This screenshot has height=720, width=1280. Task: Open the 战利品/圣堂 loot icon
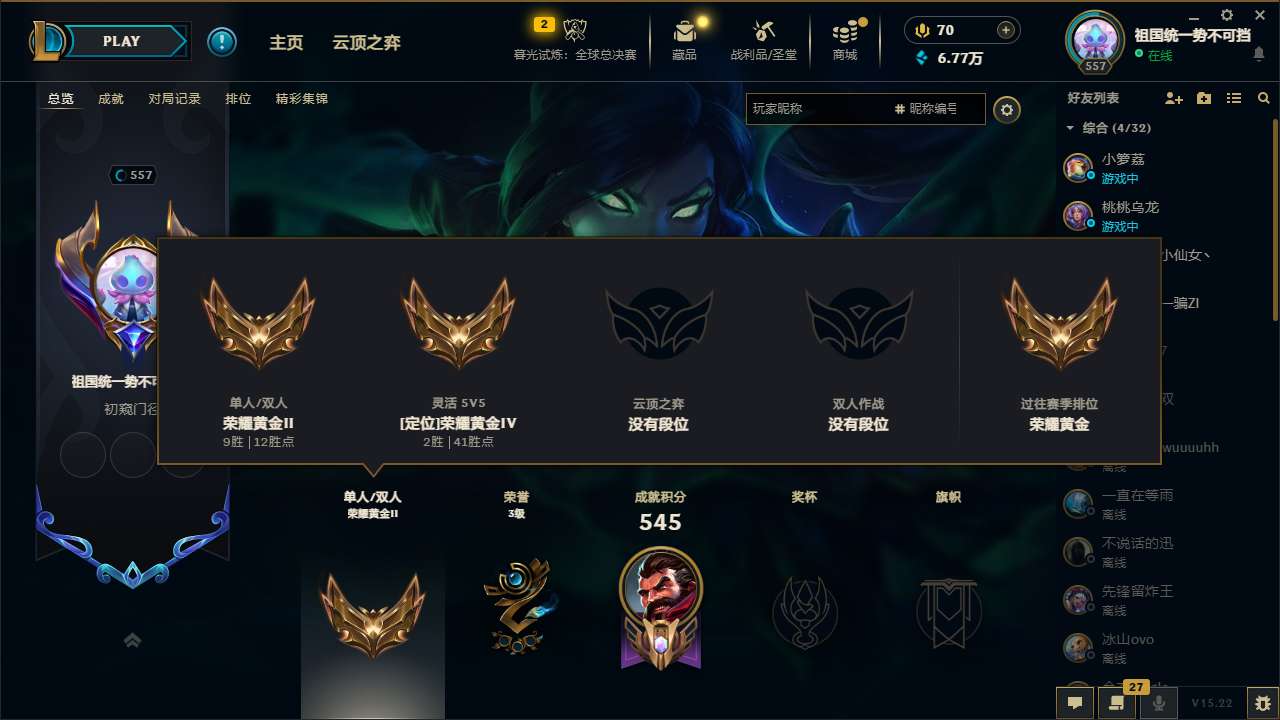click(x=763, y=30)
